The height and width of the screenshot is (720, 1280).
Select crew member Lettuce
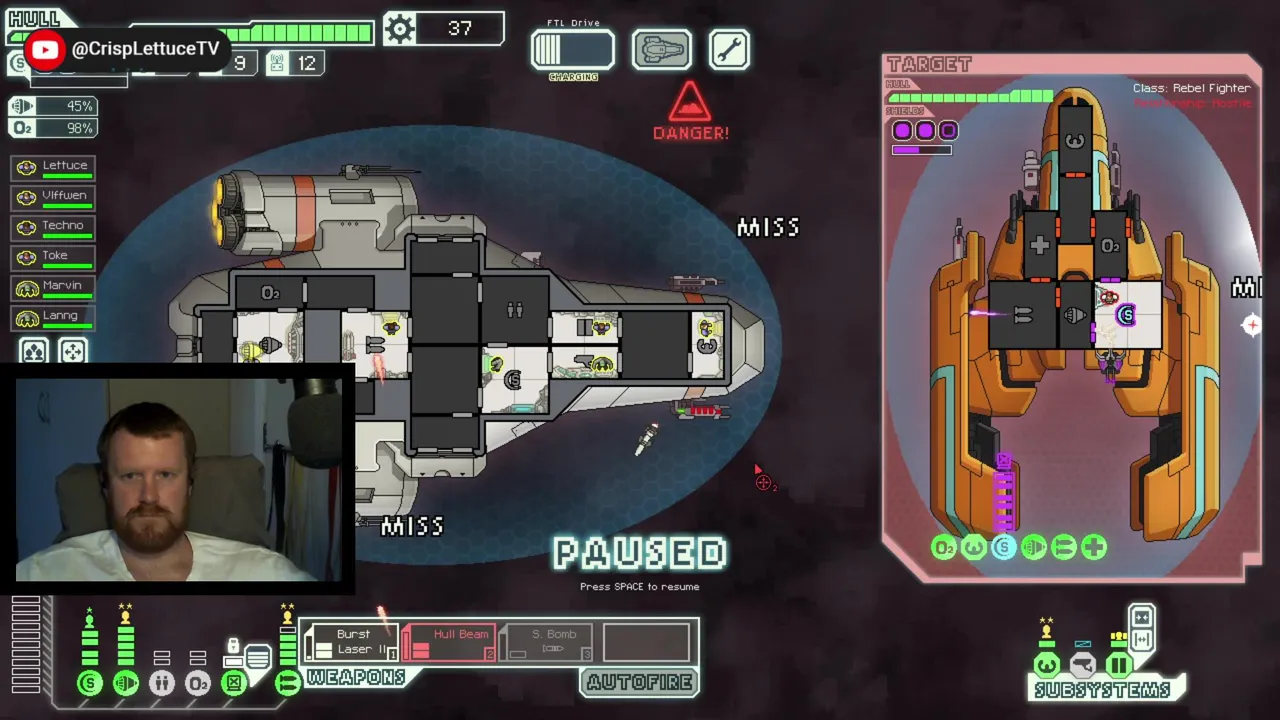[54, 168]
